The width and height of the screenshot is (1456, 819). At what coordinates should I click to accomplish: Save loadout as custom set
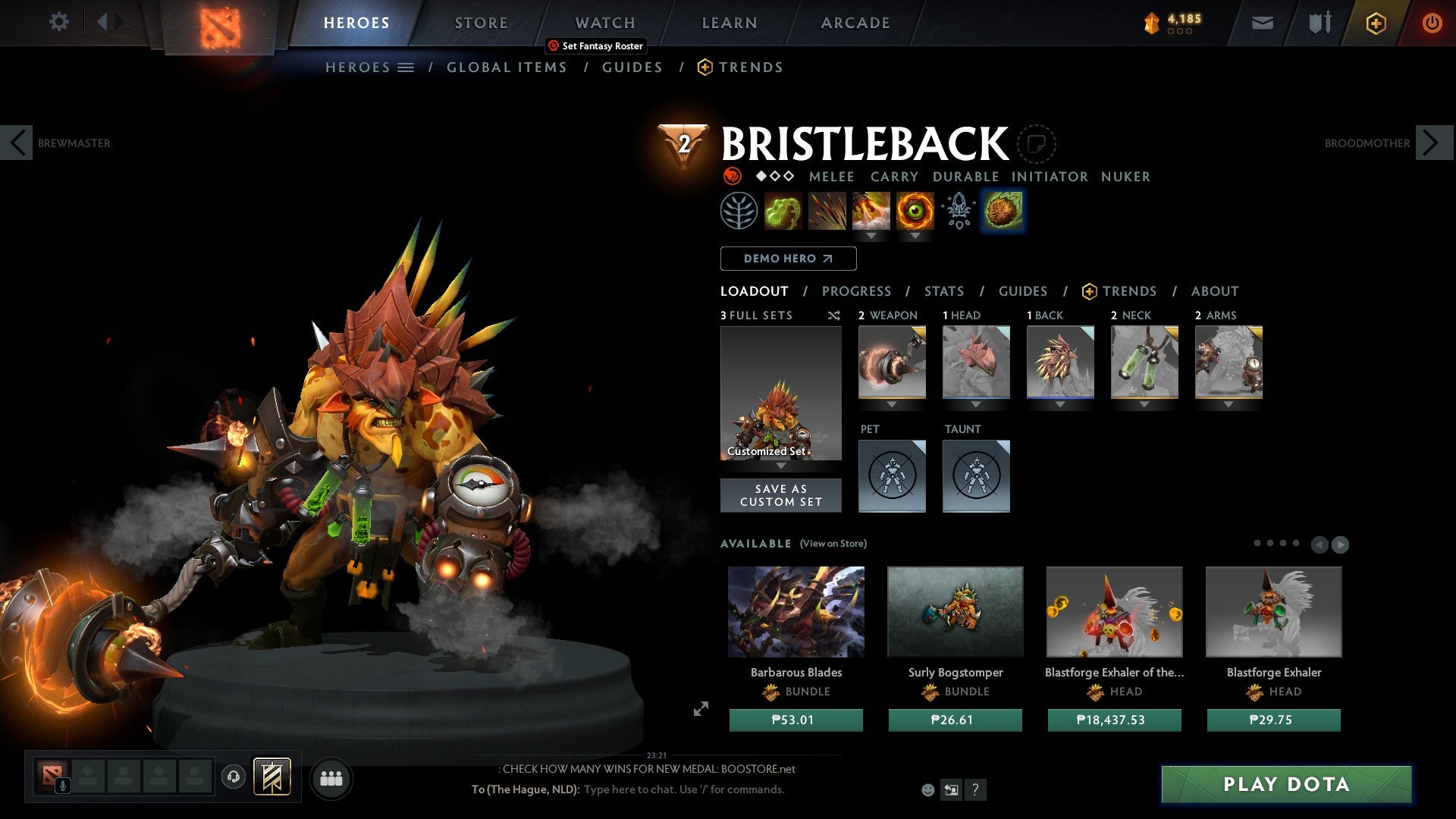(x=780, y=495)
